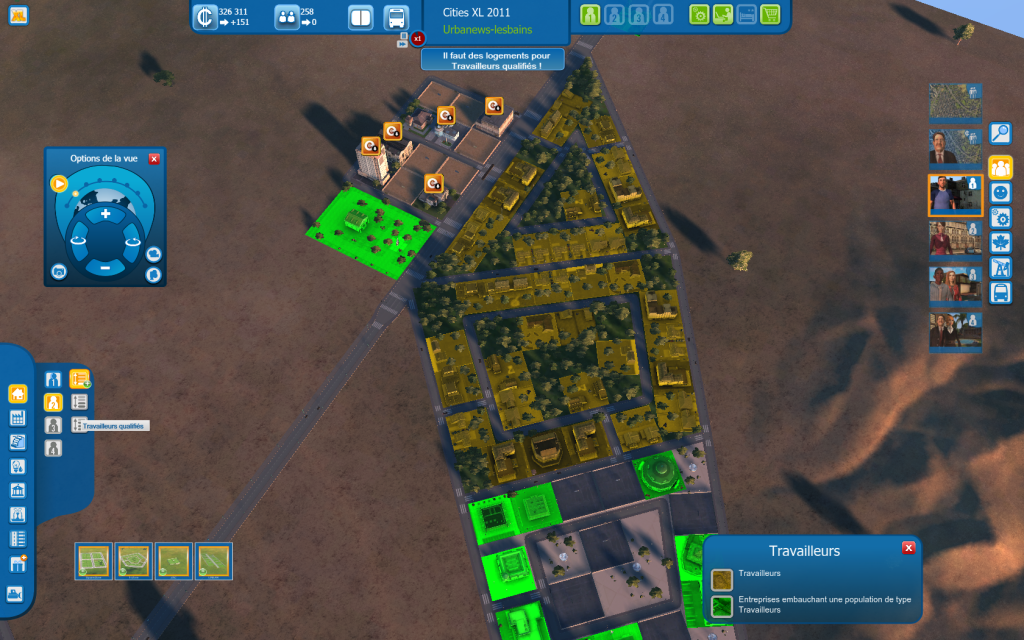Open the bus transport menu in top bar
Screen dimensions: 1024x640
[396, 17]
